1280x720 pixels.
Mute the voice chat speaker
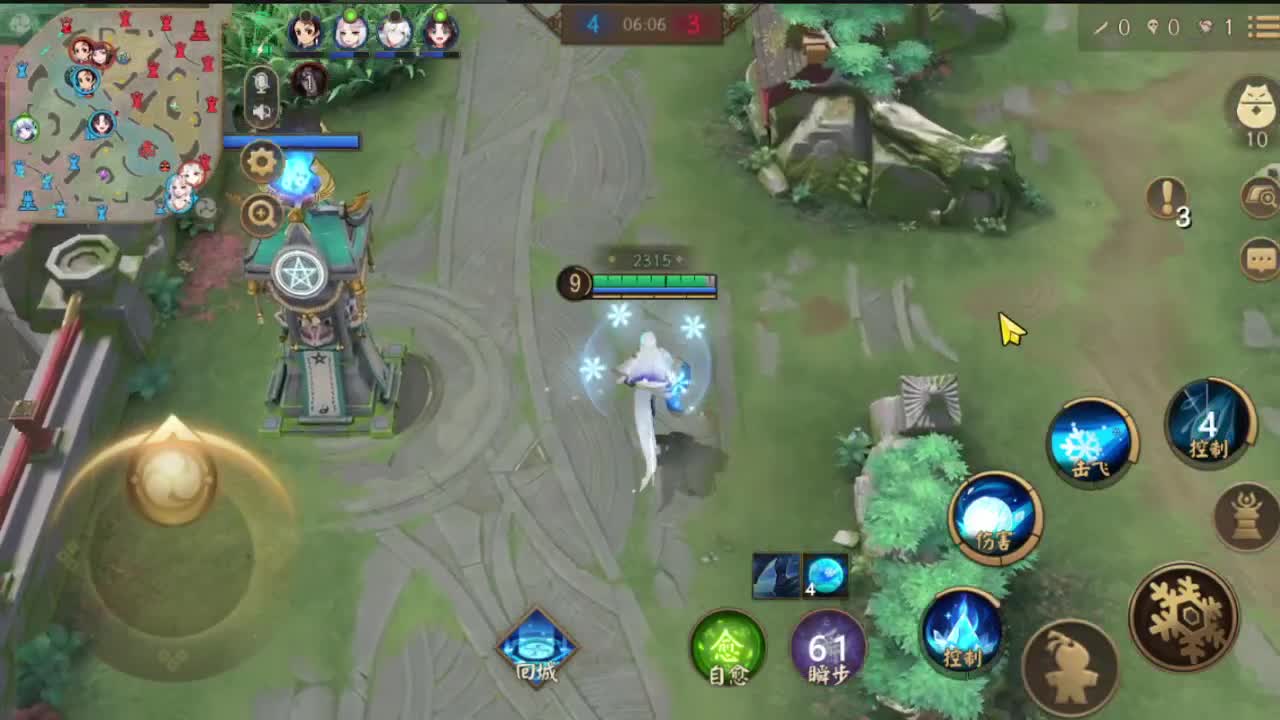[262, 110]
